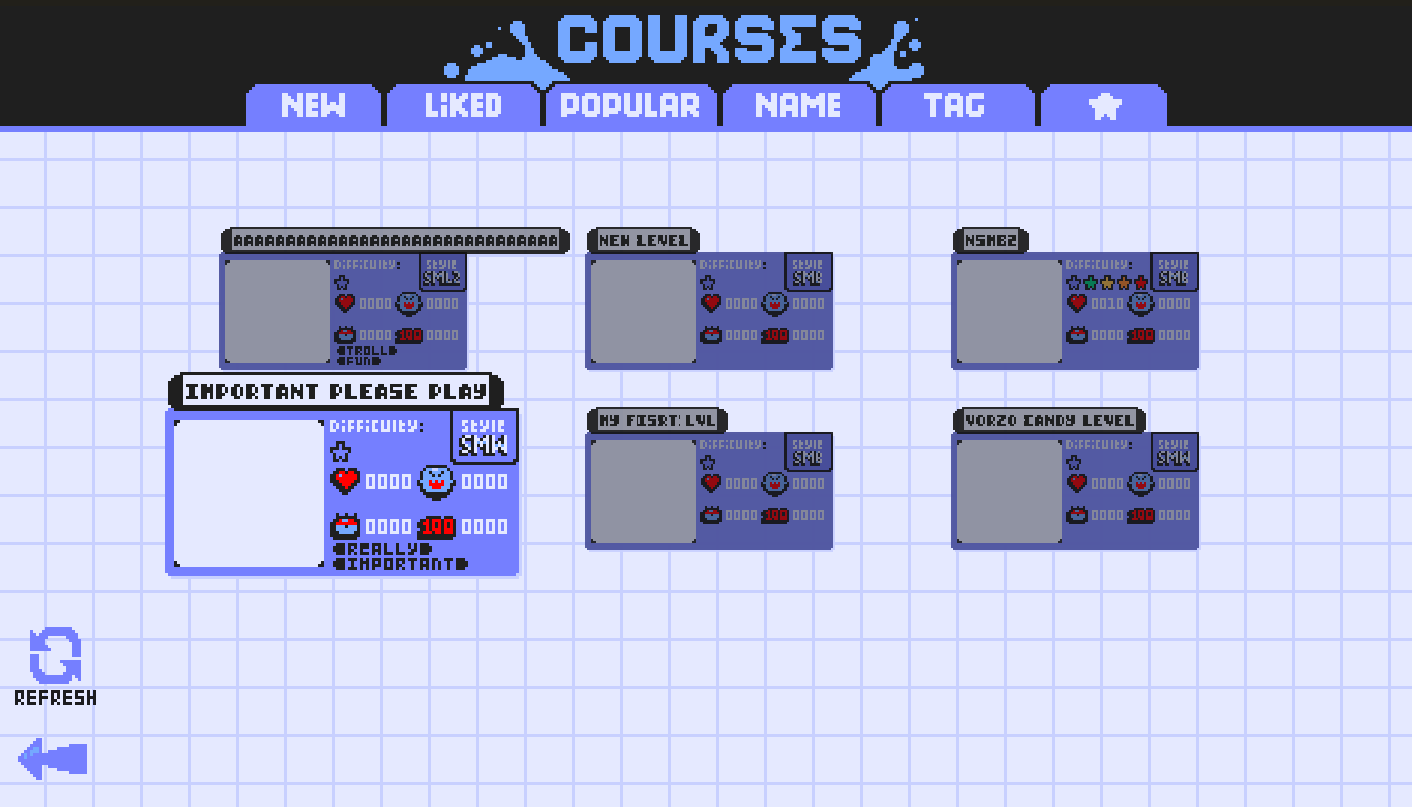Click the REFRESH label
Image resolution: width=1412 pixels, height=807 pixels.
pyautogui.click(x=54, y=696)
